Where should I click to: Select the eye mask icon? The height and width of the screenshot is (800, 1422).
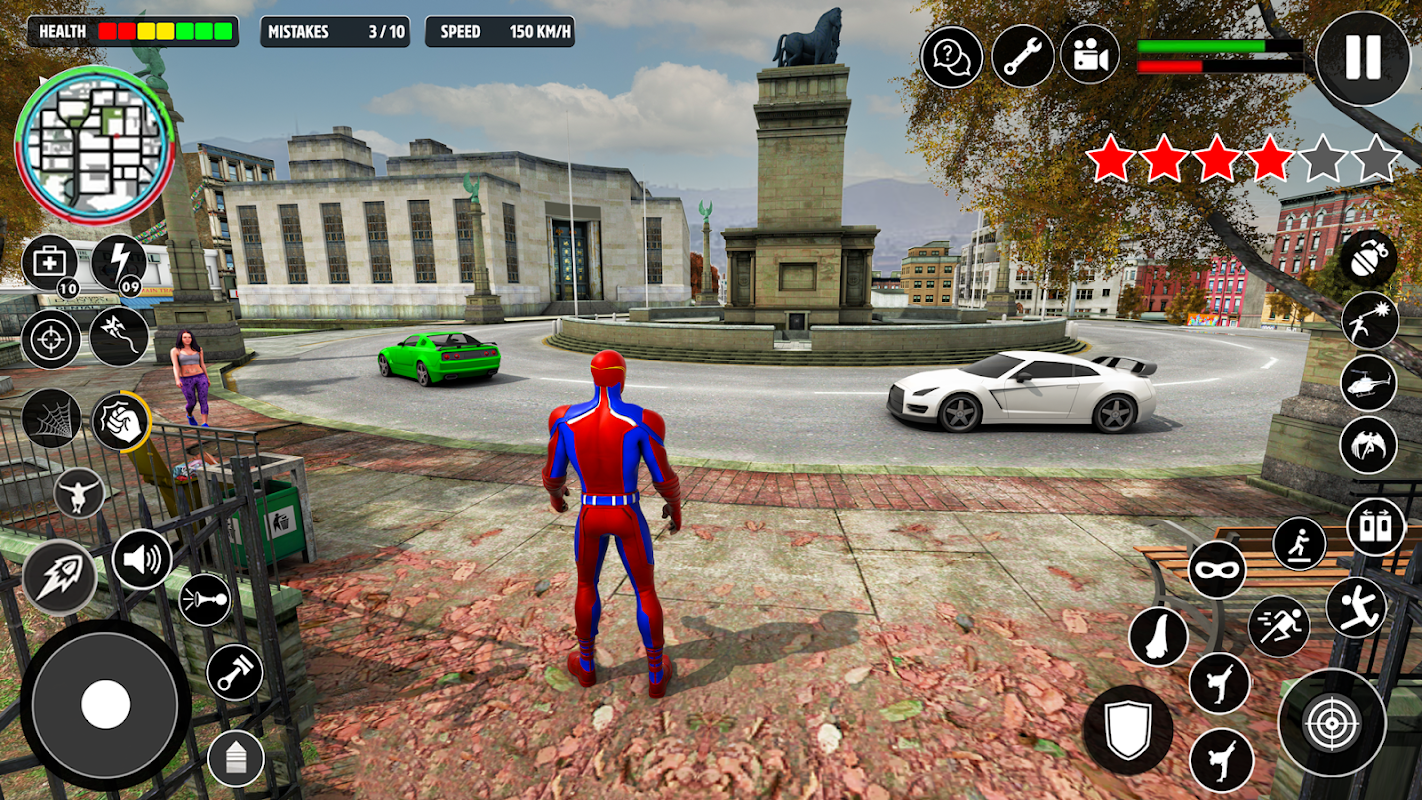pos(1217,570)
